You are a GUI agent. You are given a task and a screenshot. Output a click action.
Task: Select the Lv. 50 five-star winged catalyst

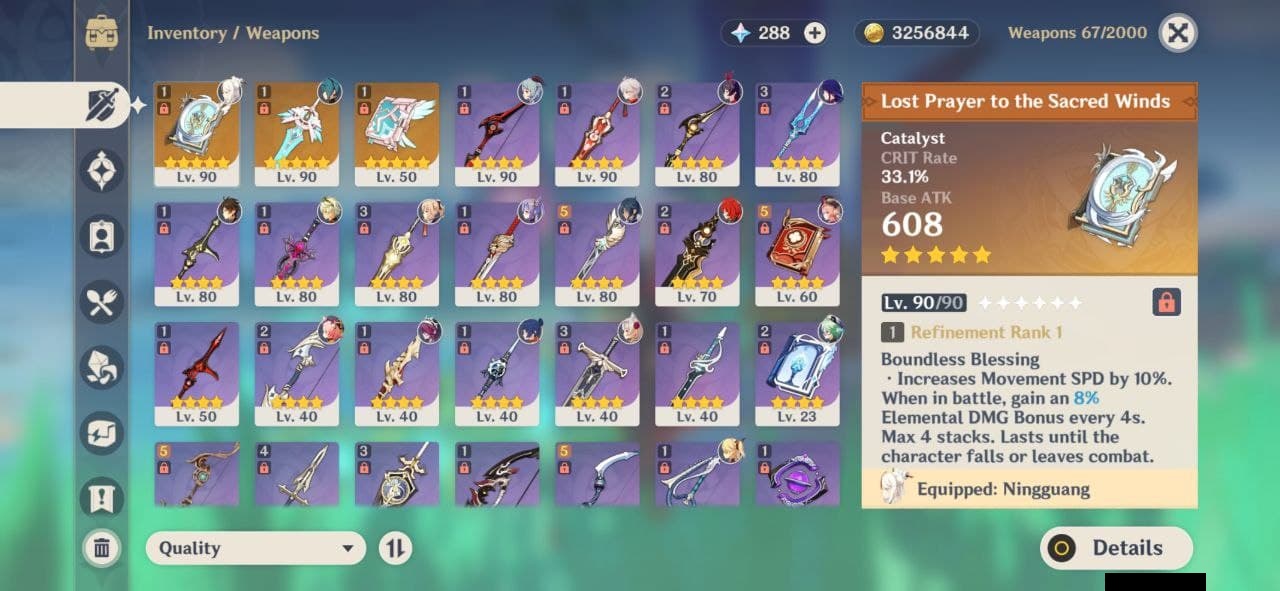[397, 134]
